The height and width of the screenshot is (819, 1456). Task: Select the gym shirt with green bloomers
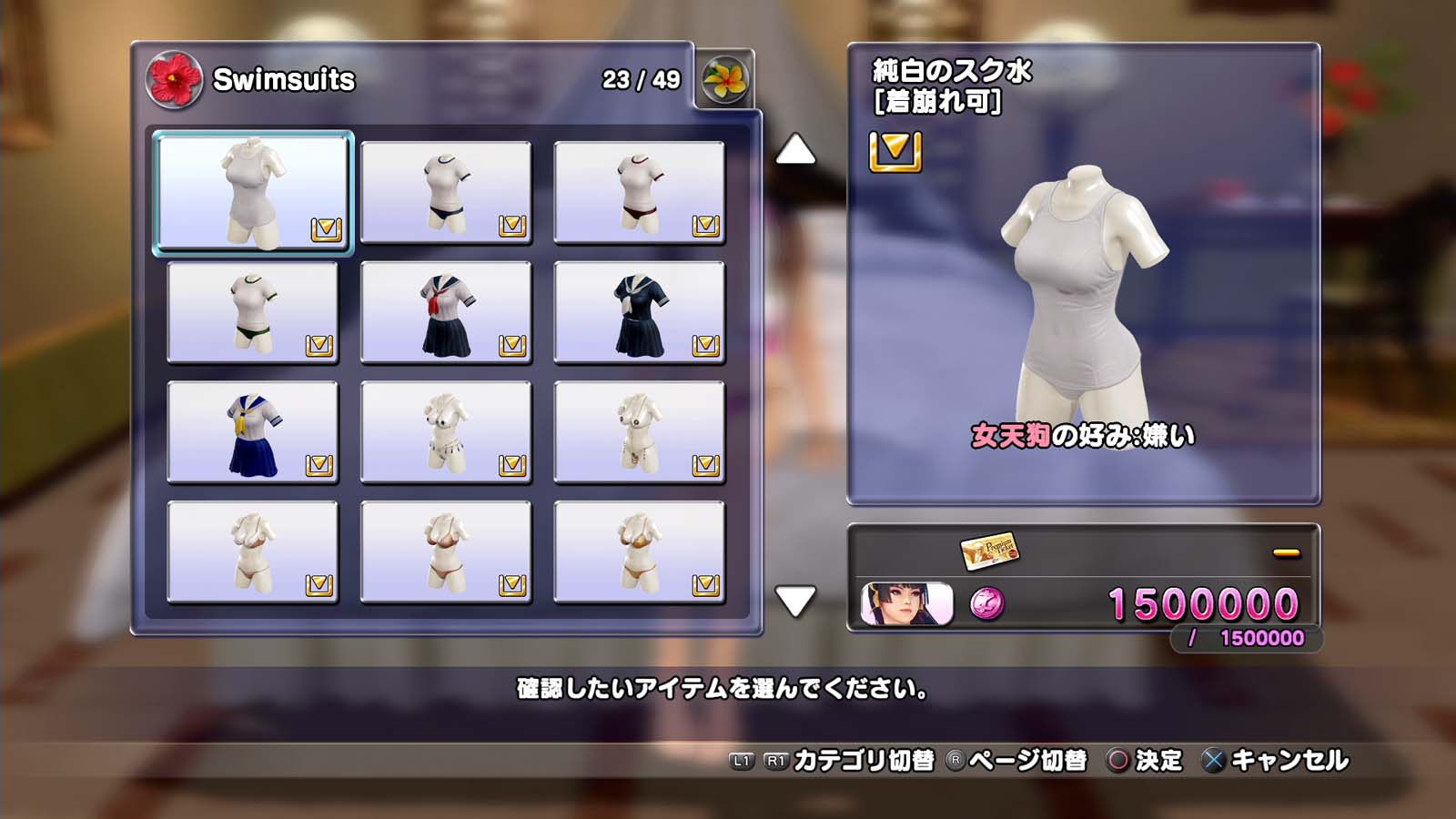[x=253, y=312]
